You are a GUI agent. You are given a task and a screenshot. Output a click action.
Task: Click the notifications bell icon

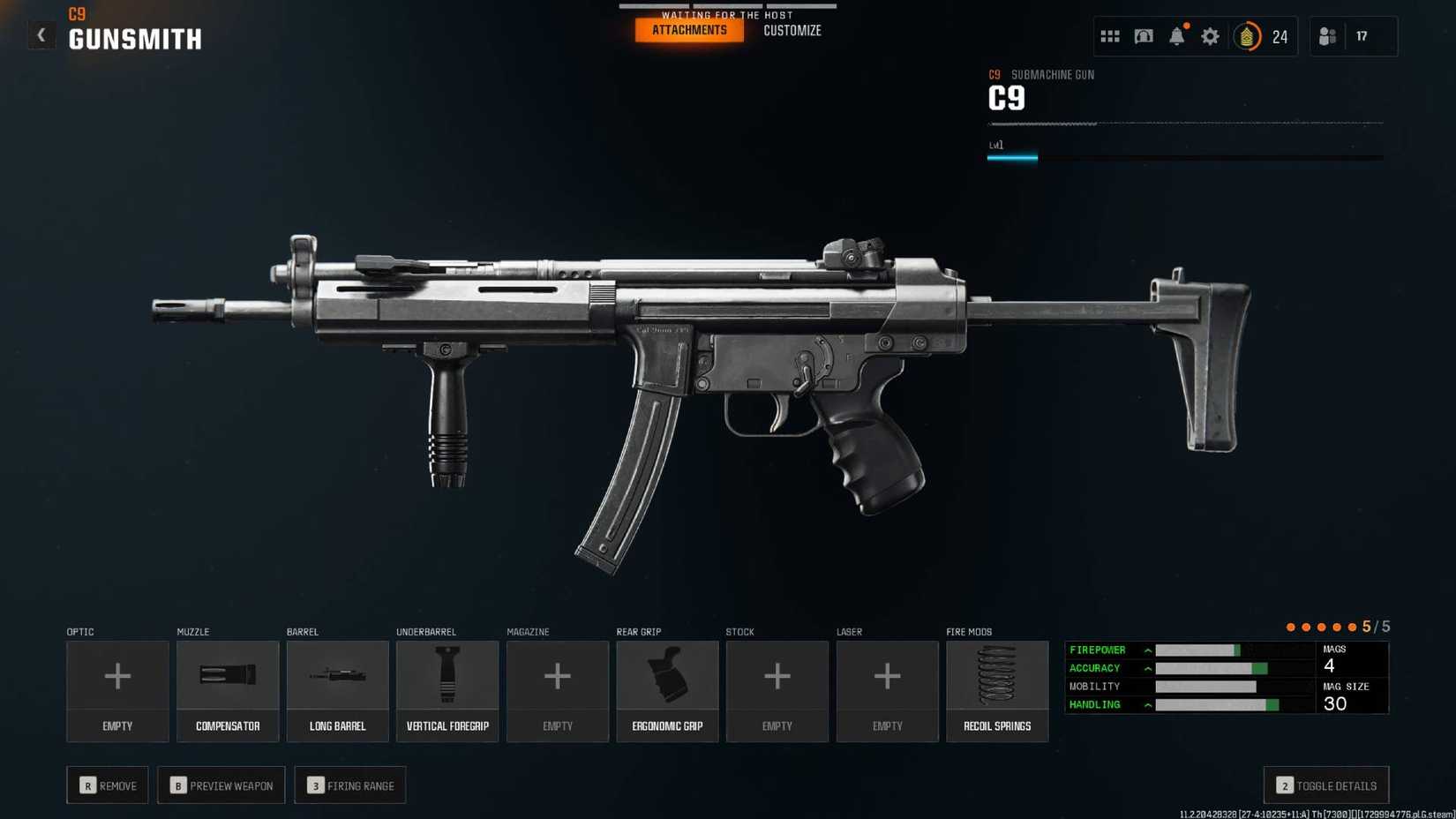[1176, 36]
